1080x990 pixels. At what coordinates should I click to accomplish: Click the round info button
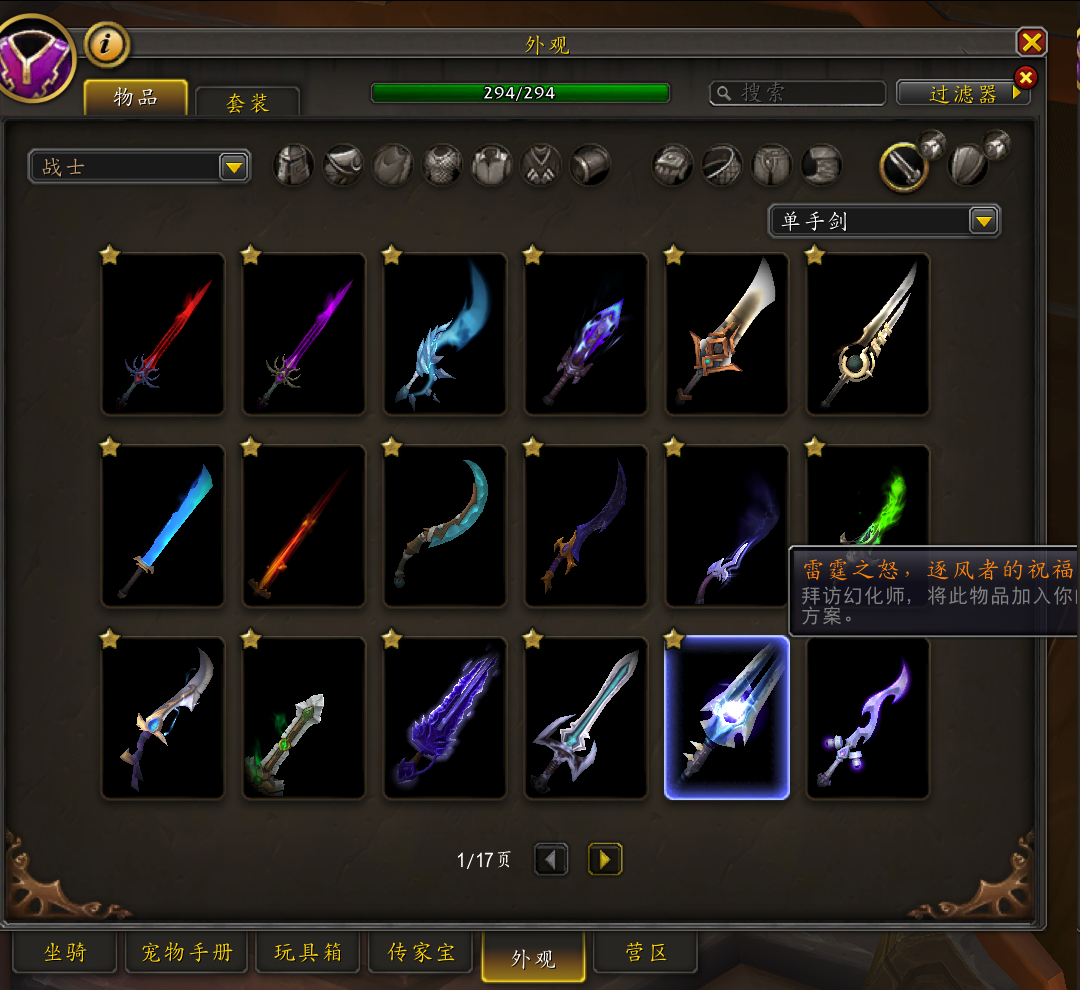click(106, 44)
